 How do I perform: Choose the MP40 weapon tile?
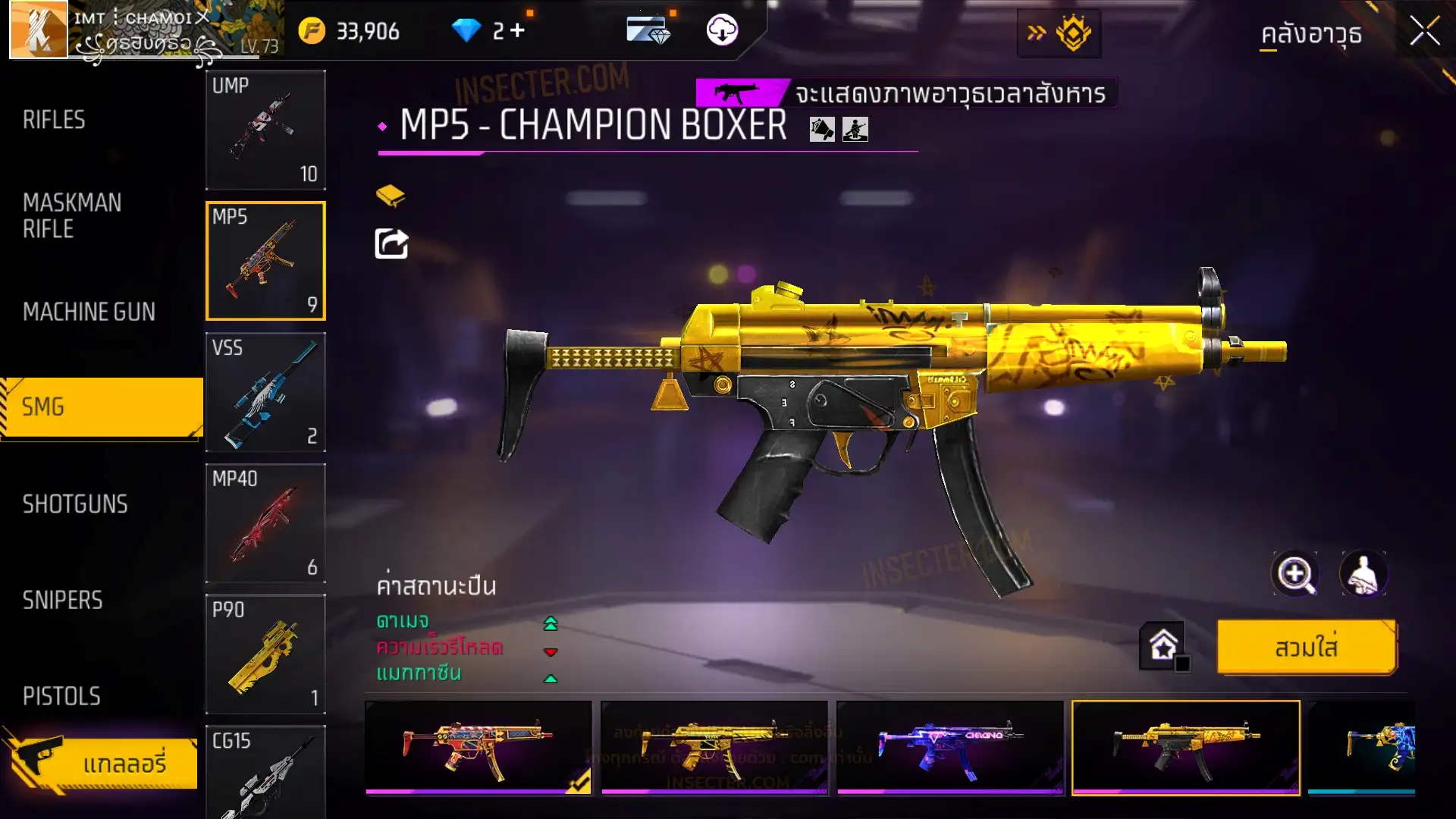pos(265,523)
